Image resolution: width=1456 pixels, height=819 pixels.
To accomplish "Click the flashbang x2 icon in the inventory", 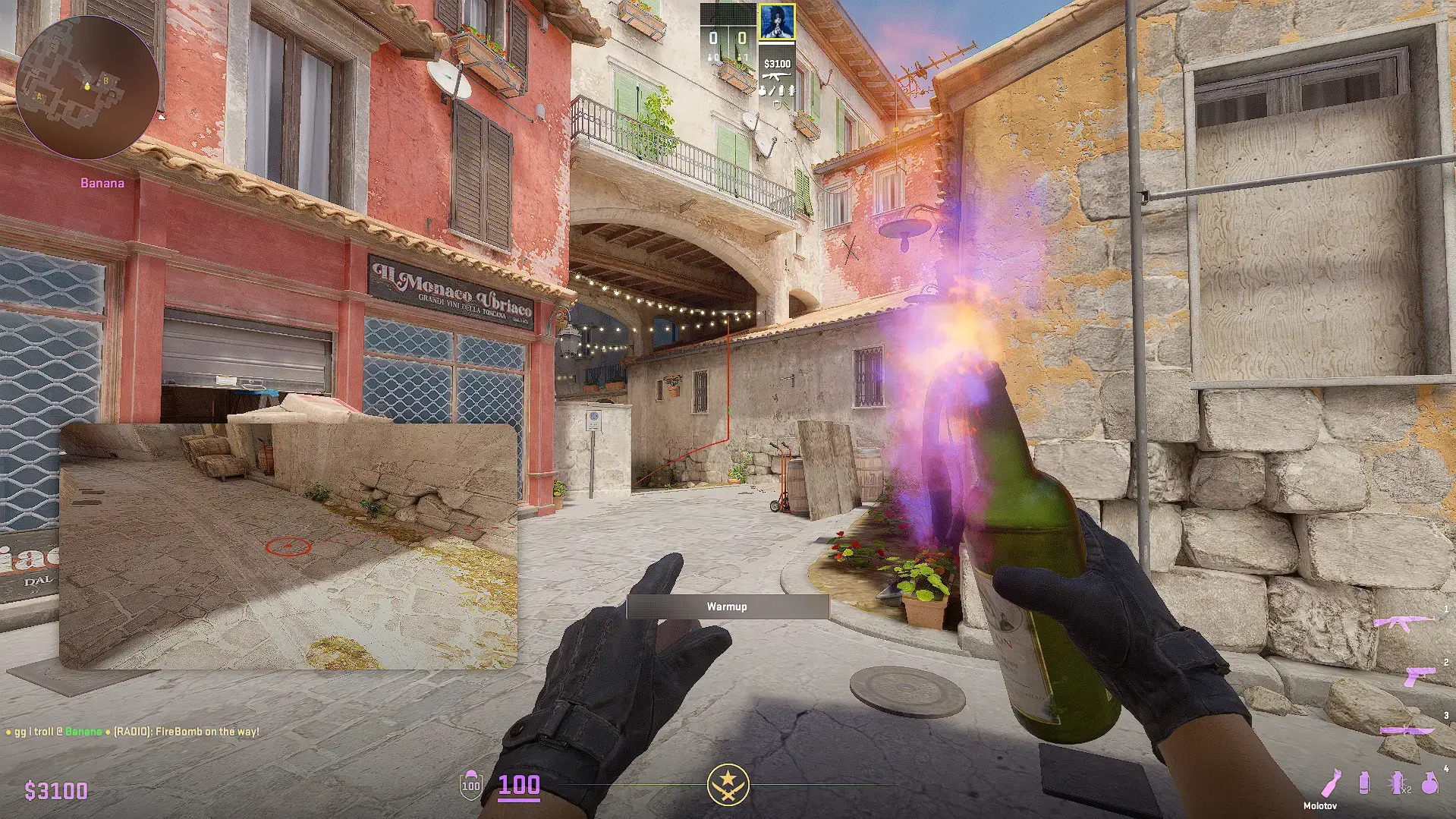I will 1397,782.
